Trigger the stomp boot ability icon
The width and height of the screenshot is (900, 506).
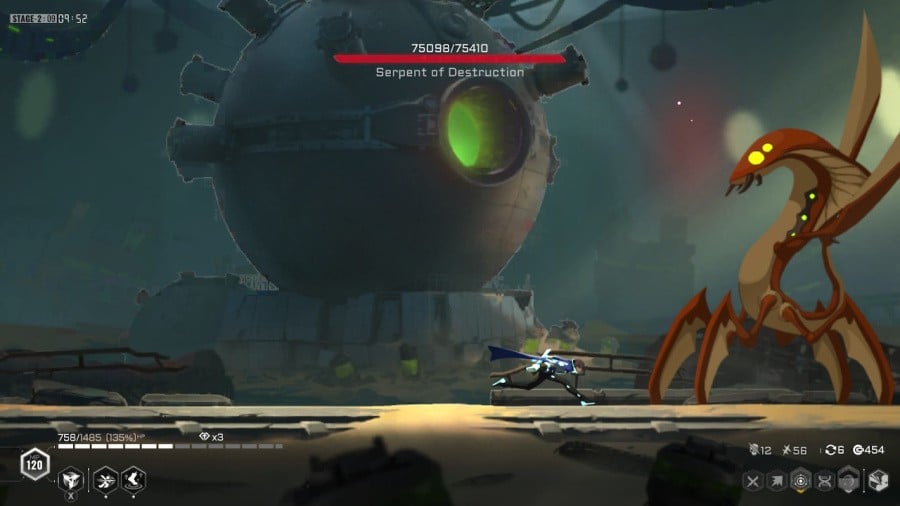click(133, 480)
